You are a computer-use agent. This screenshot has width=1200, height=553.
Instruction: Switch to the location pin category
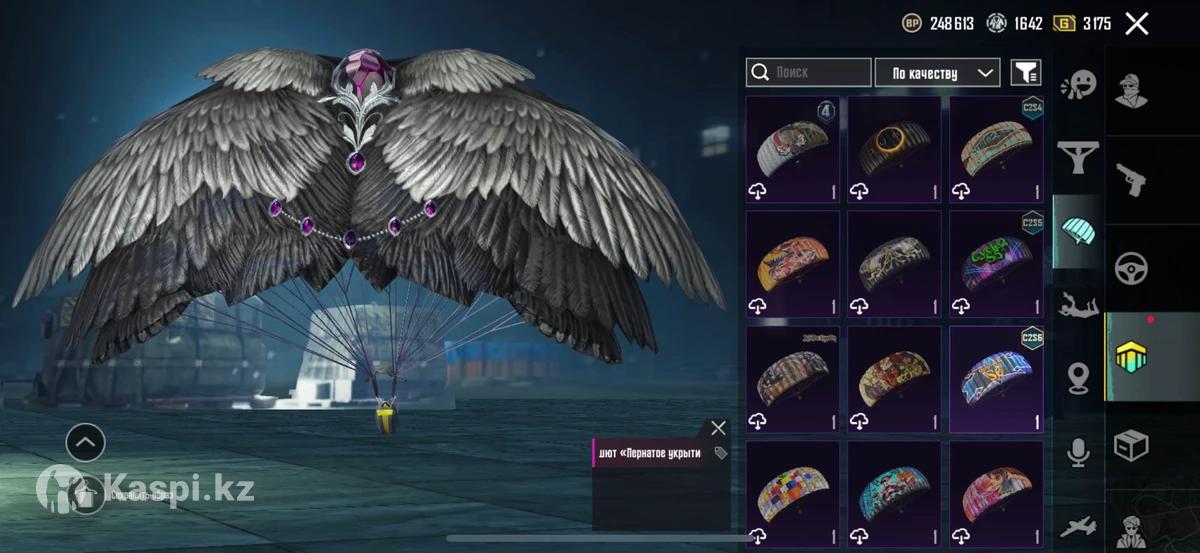[1078, 378]
